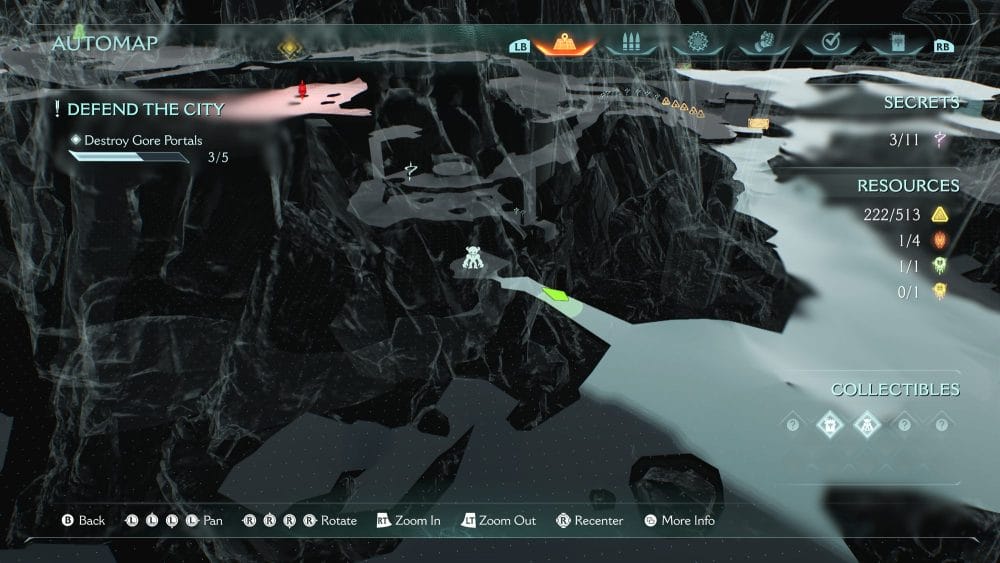The height and width of the screenshot is (563, 1000).
Task: Click the gold resource triangle icon
Action: (939, 215)
